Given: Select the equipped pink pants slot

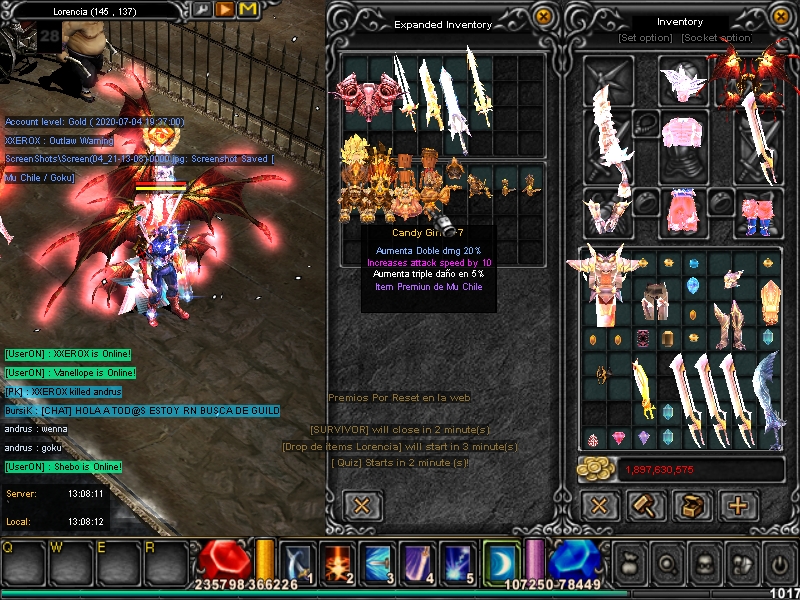Looking at the screenshot, I should pyautogui.click(x=684, y=211).
